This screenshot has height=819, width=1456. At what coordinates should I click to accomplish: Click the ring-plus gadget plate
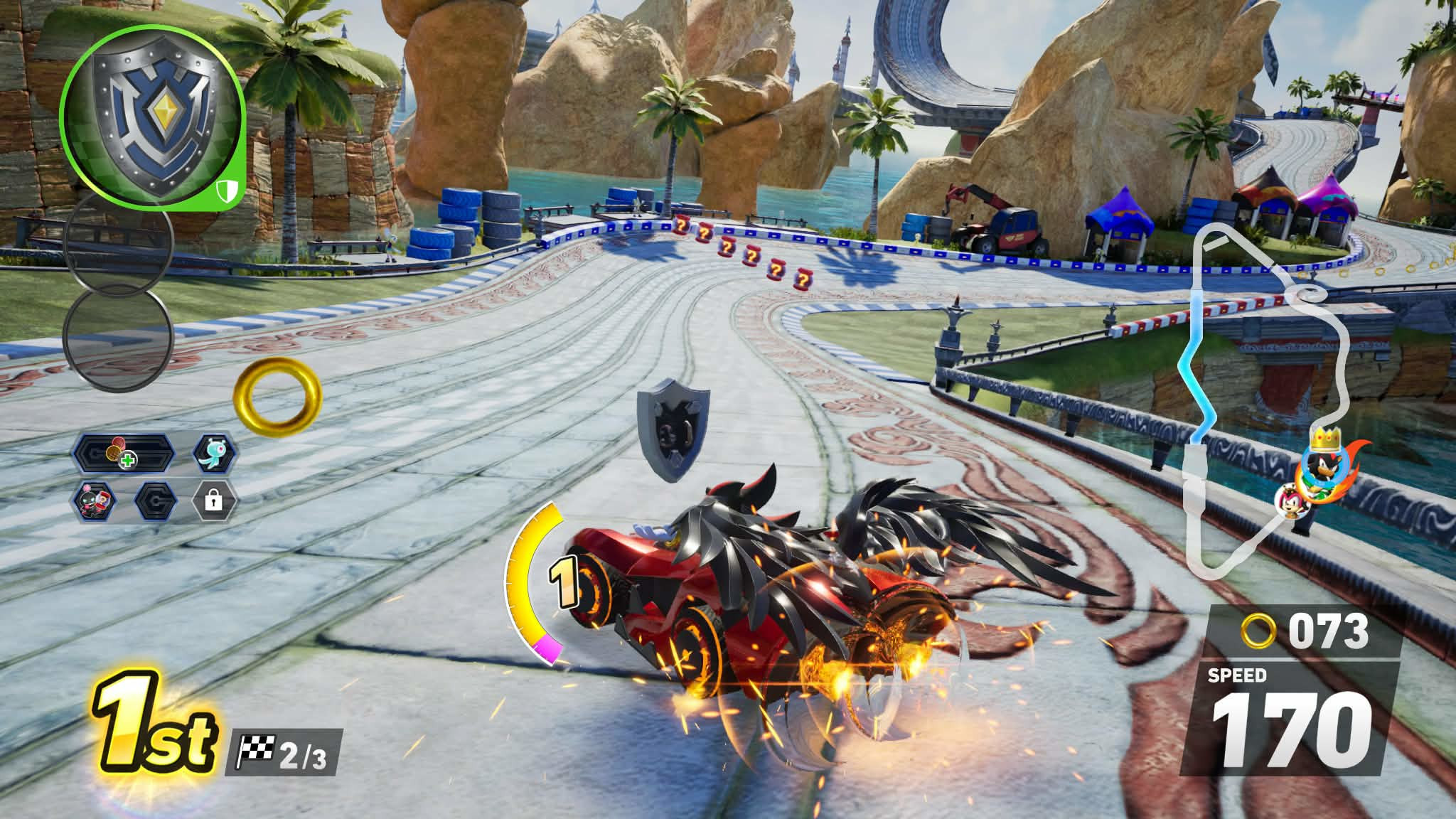pyautogui.click(x=123, y=453)
